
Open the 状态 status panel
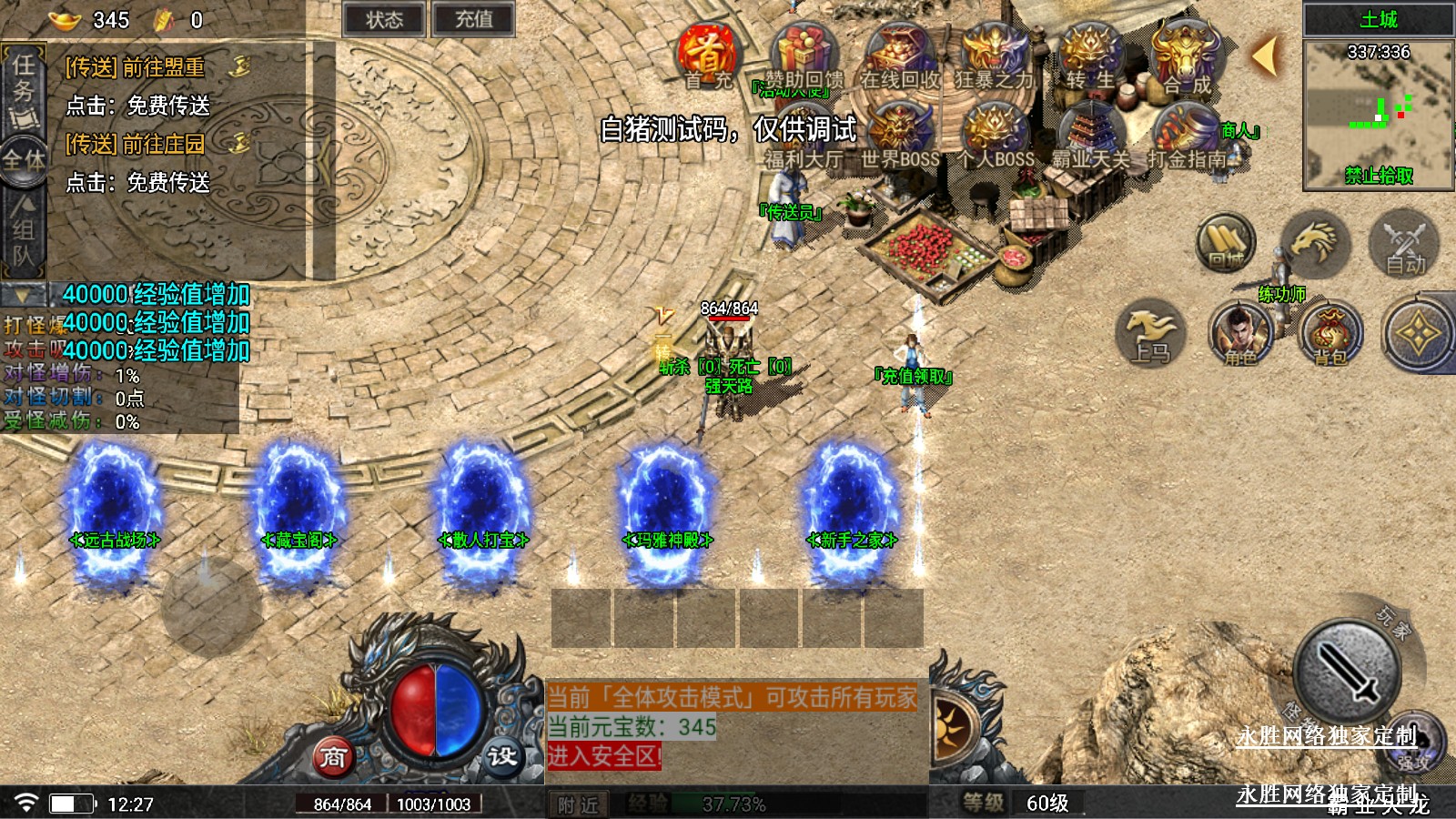[x=384, y=20]
